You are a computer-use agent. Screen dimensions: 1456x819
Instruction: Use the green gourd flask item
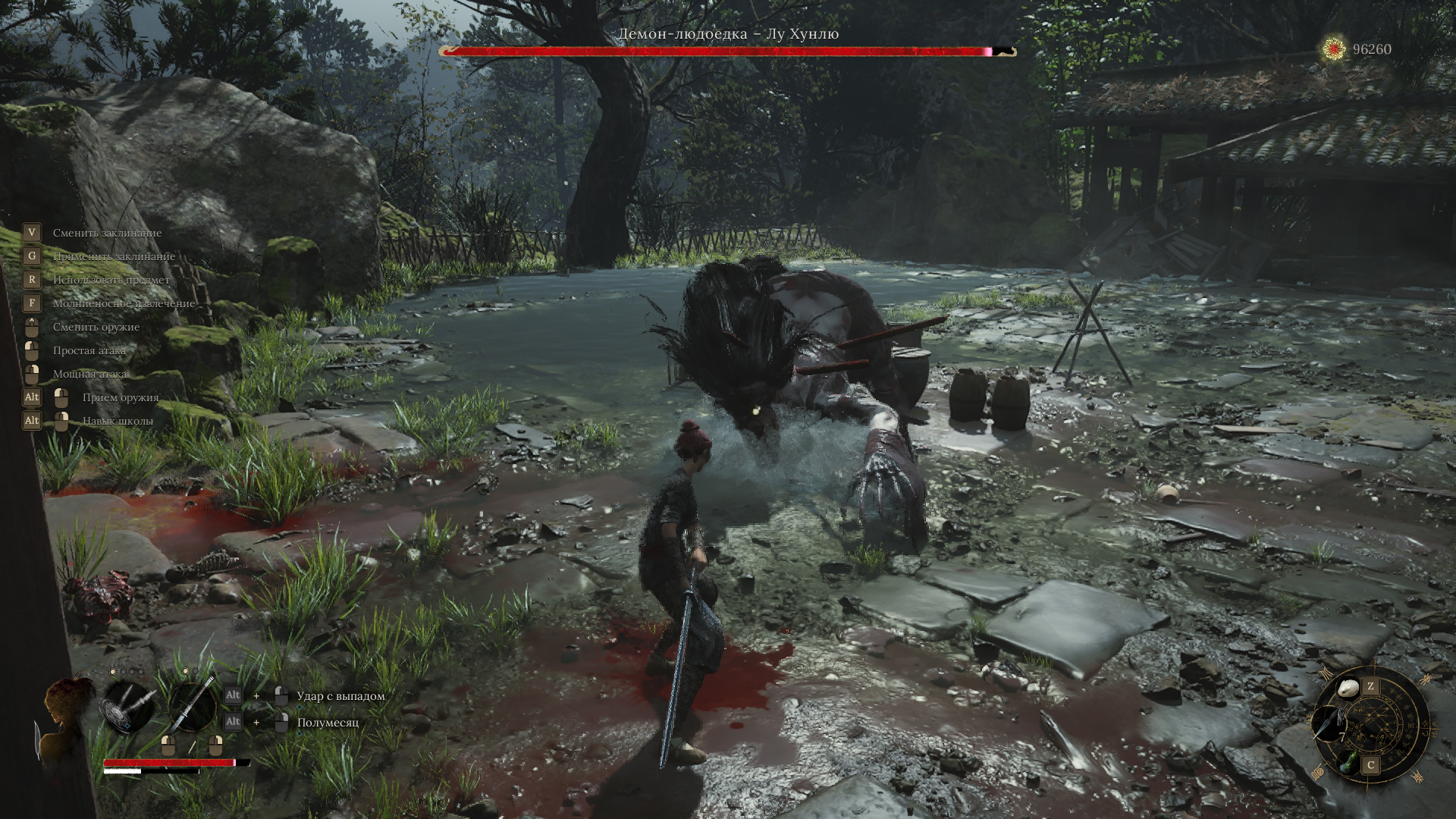tap(1350, 762)
